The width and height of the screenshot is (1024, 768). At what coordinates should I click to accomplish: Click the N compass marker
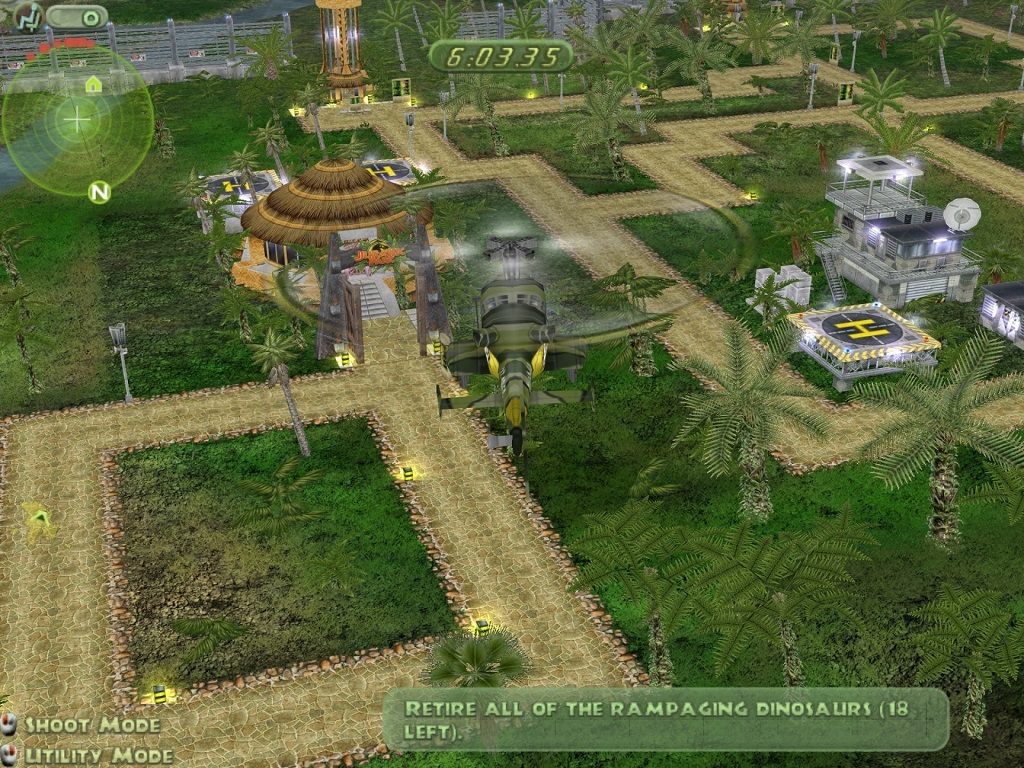(99, 192)
